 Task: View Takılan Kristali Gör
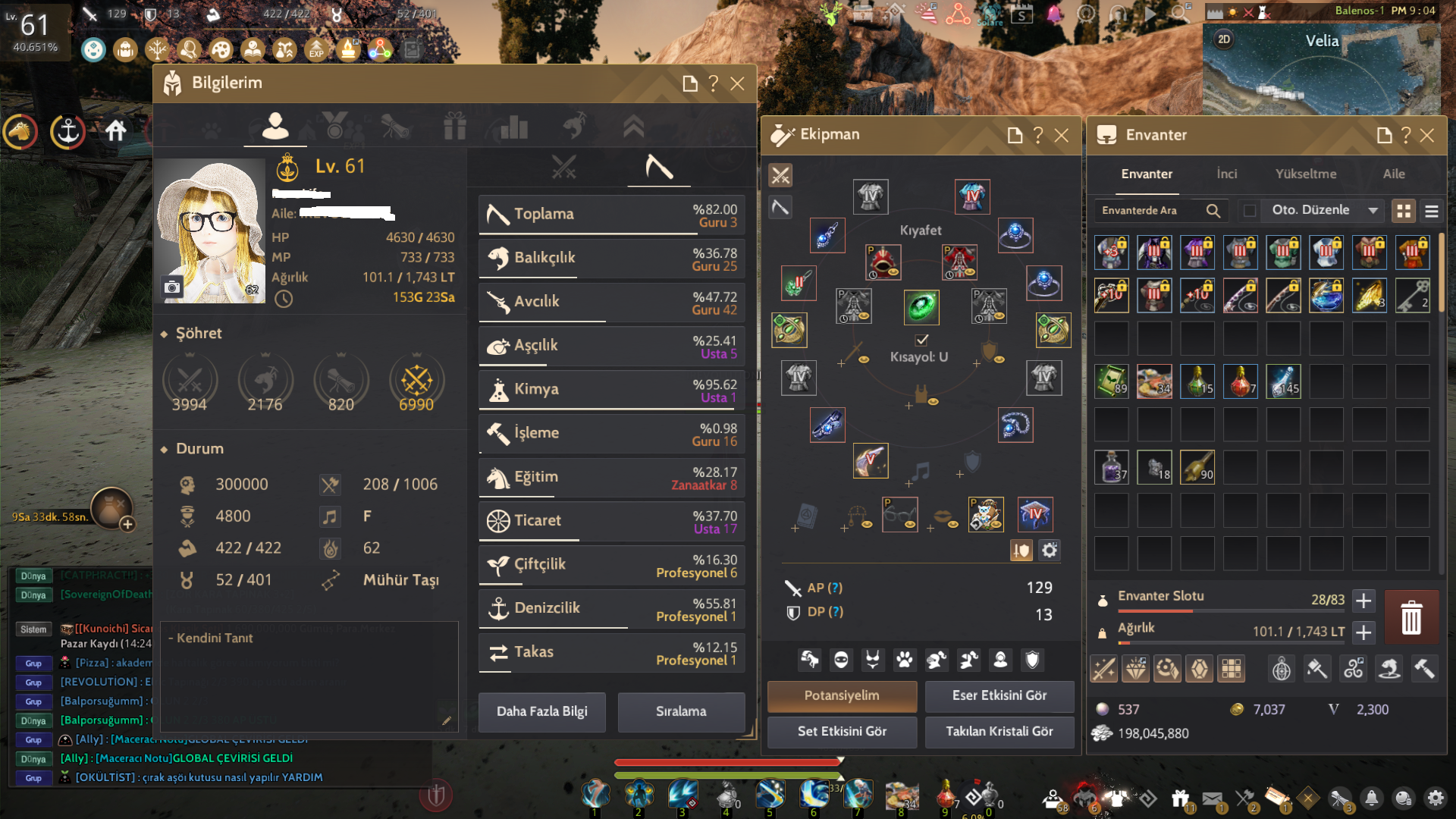pyautogui.click(x=999, y=731)
